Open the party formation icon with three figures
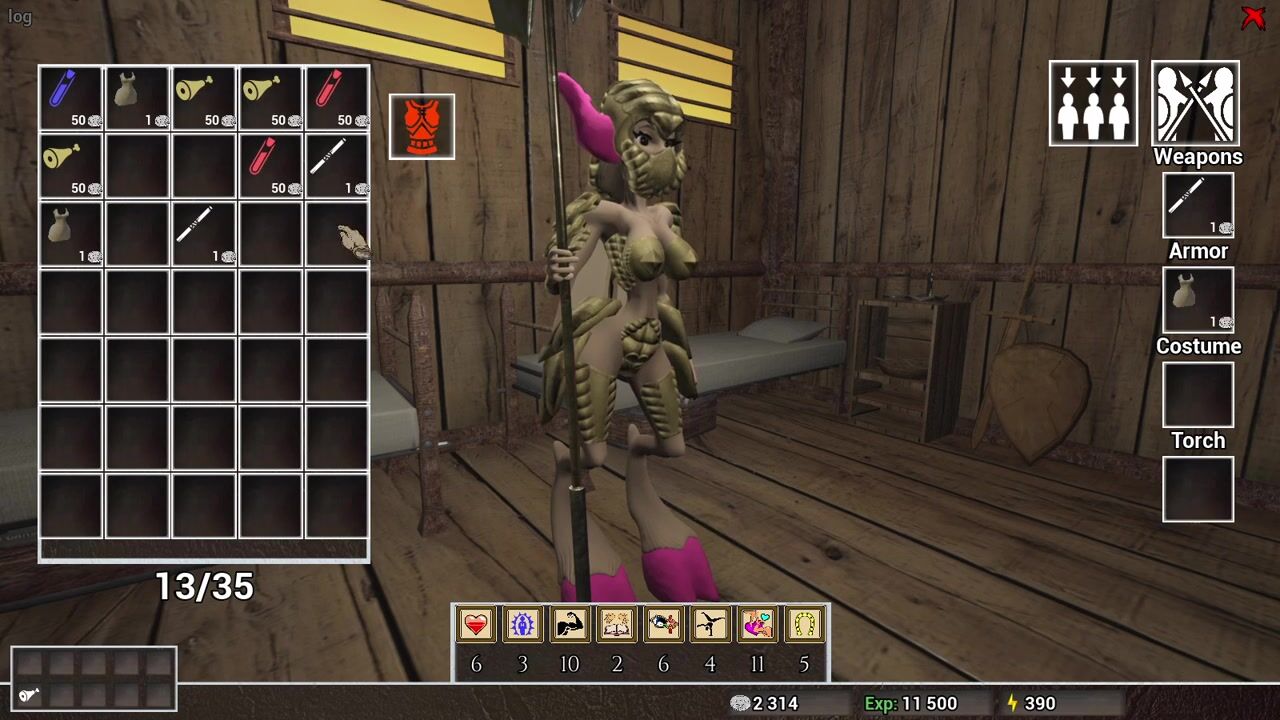The width and height of the screenshot is (1280, 720). click(x=1093, y=103)
